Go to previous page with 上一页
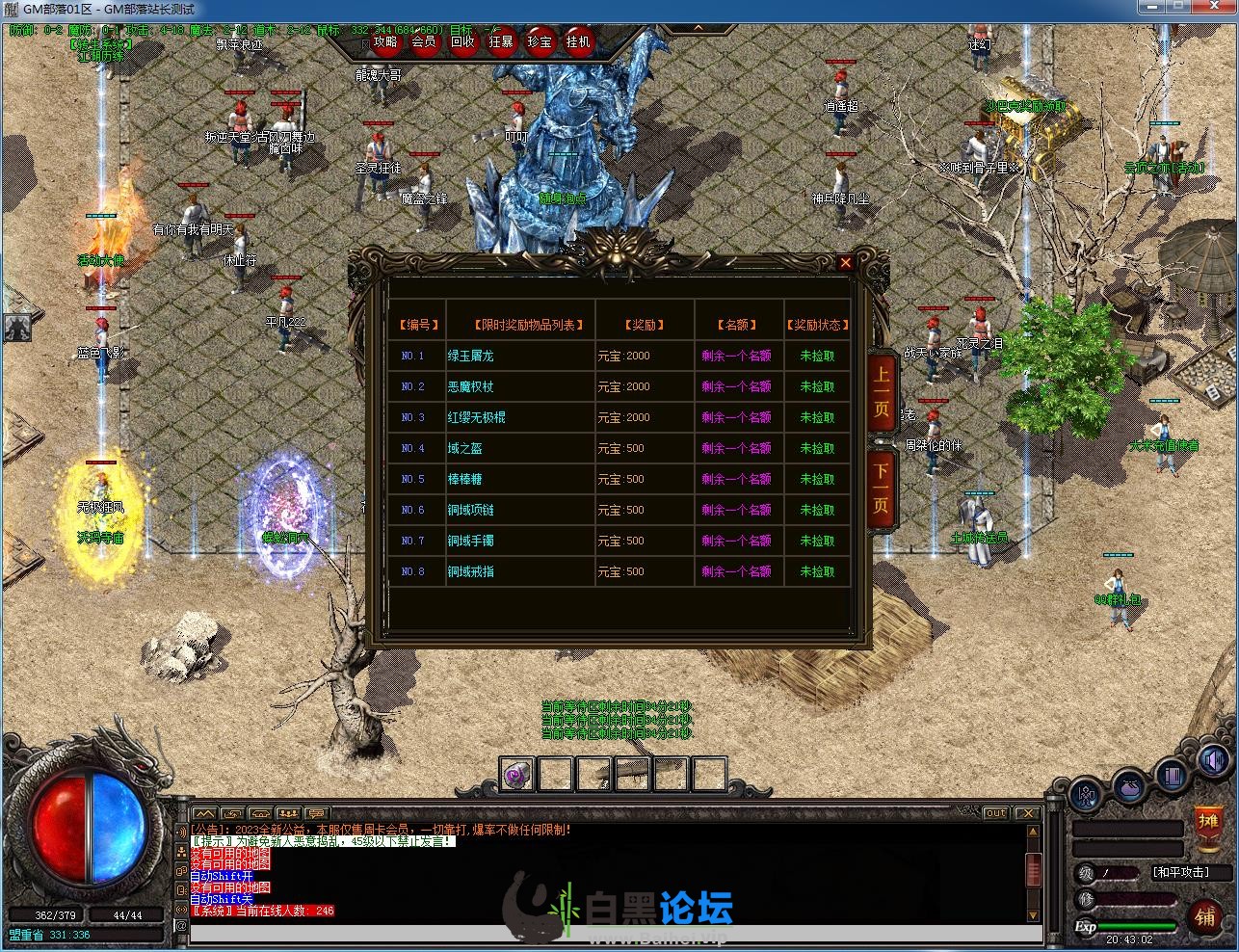 pyautogui.click(x=882, y=394)
